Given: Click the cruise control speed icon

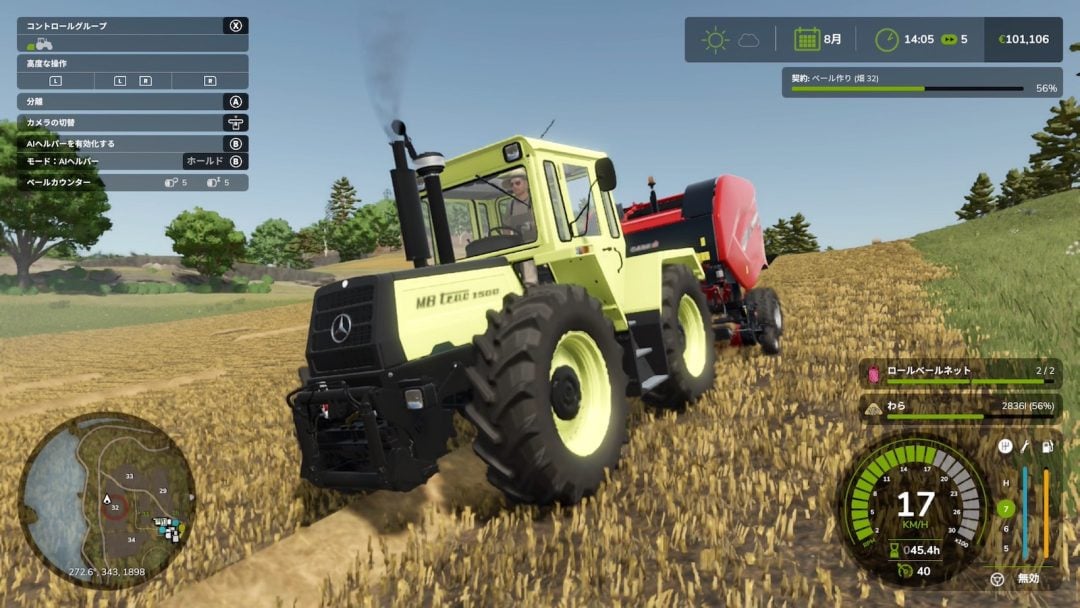Looking at the screenshot, I should [905, 570].
